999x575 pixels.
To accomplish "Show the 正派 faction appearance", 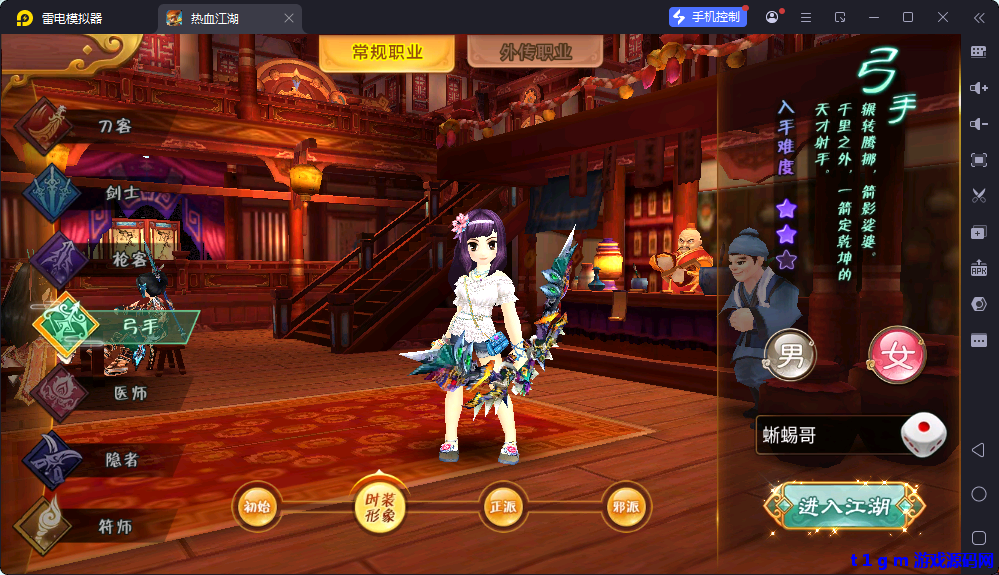I will point(503,507).
